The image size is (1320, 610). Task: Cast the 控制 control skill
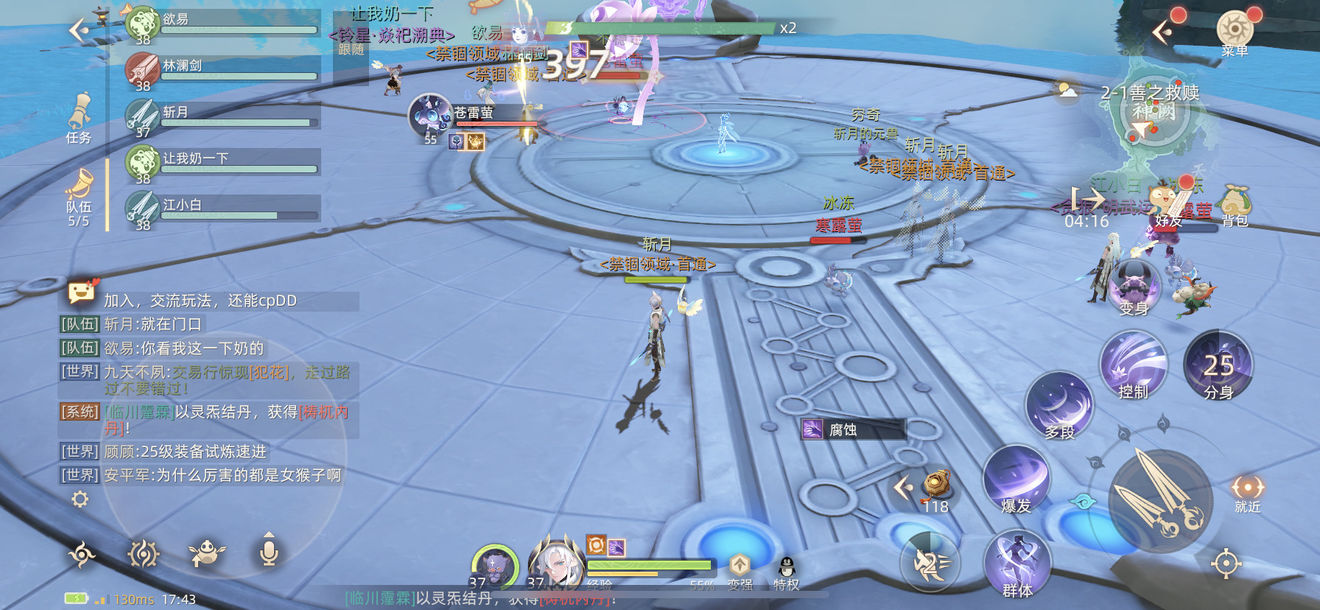click(1133, 365)
